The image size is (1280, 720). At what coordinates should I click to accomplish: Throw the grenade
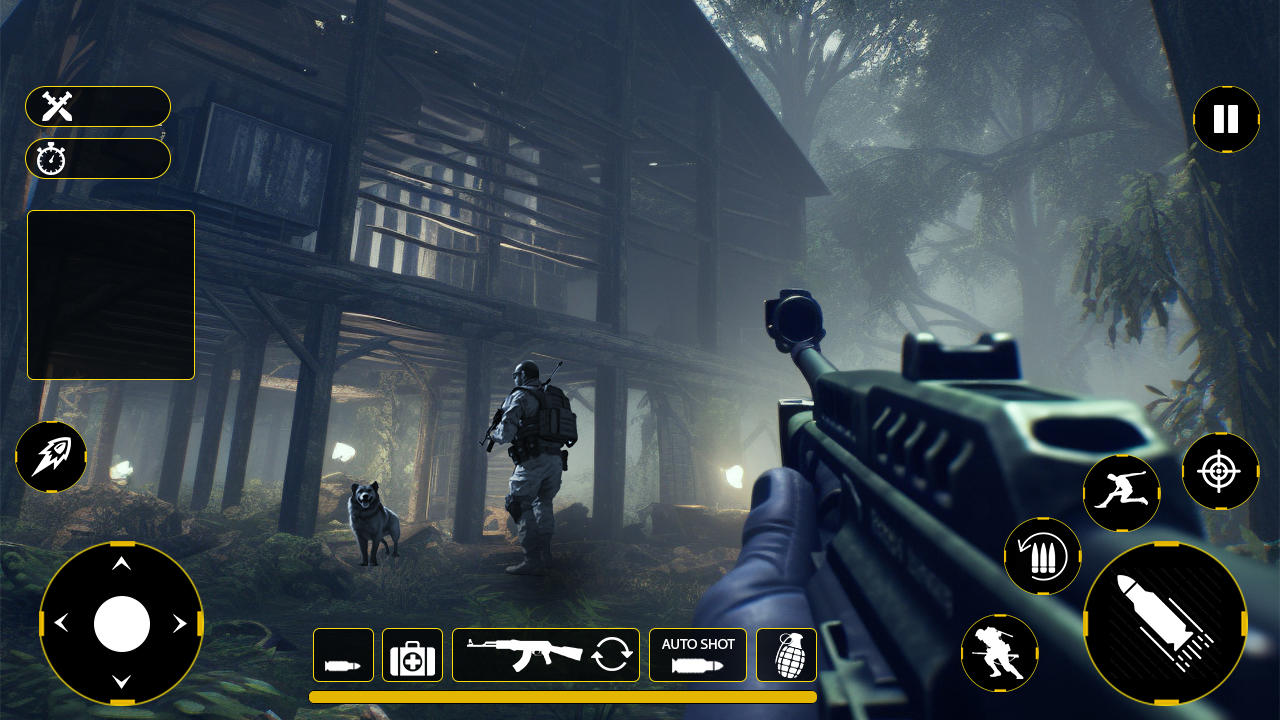[786, 654]
